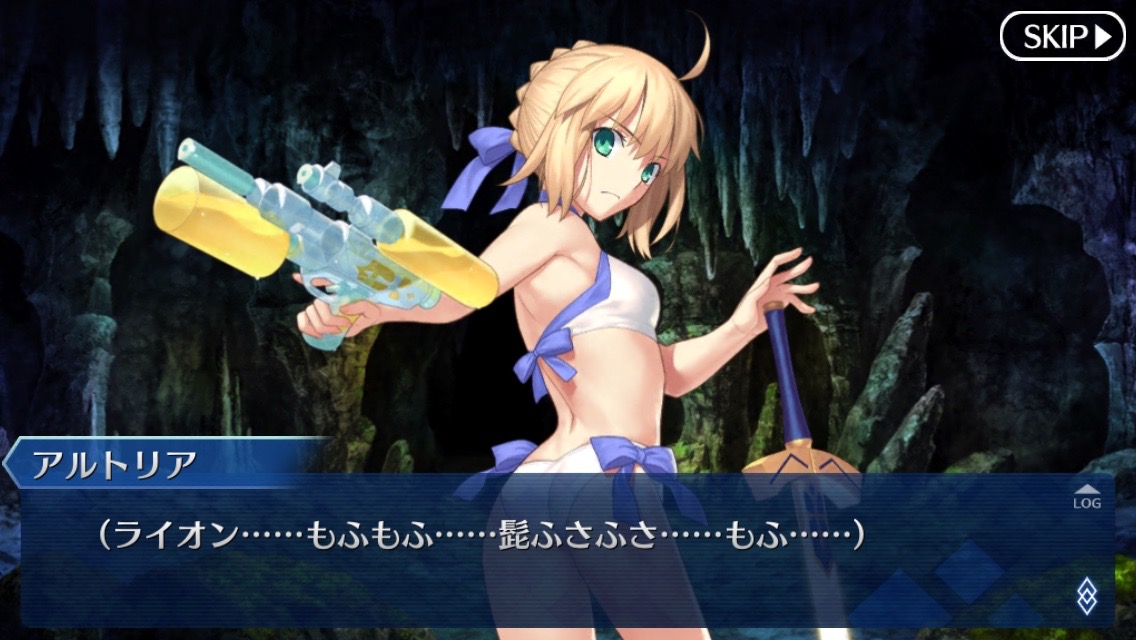Advance dialogue with the diamond arrow indicator

click(1086, 597)
